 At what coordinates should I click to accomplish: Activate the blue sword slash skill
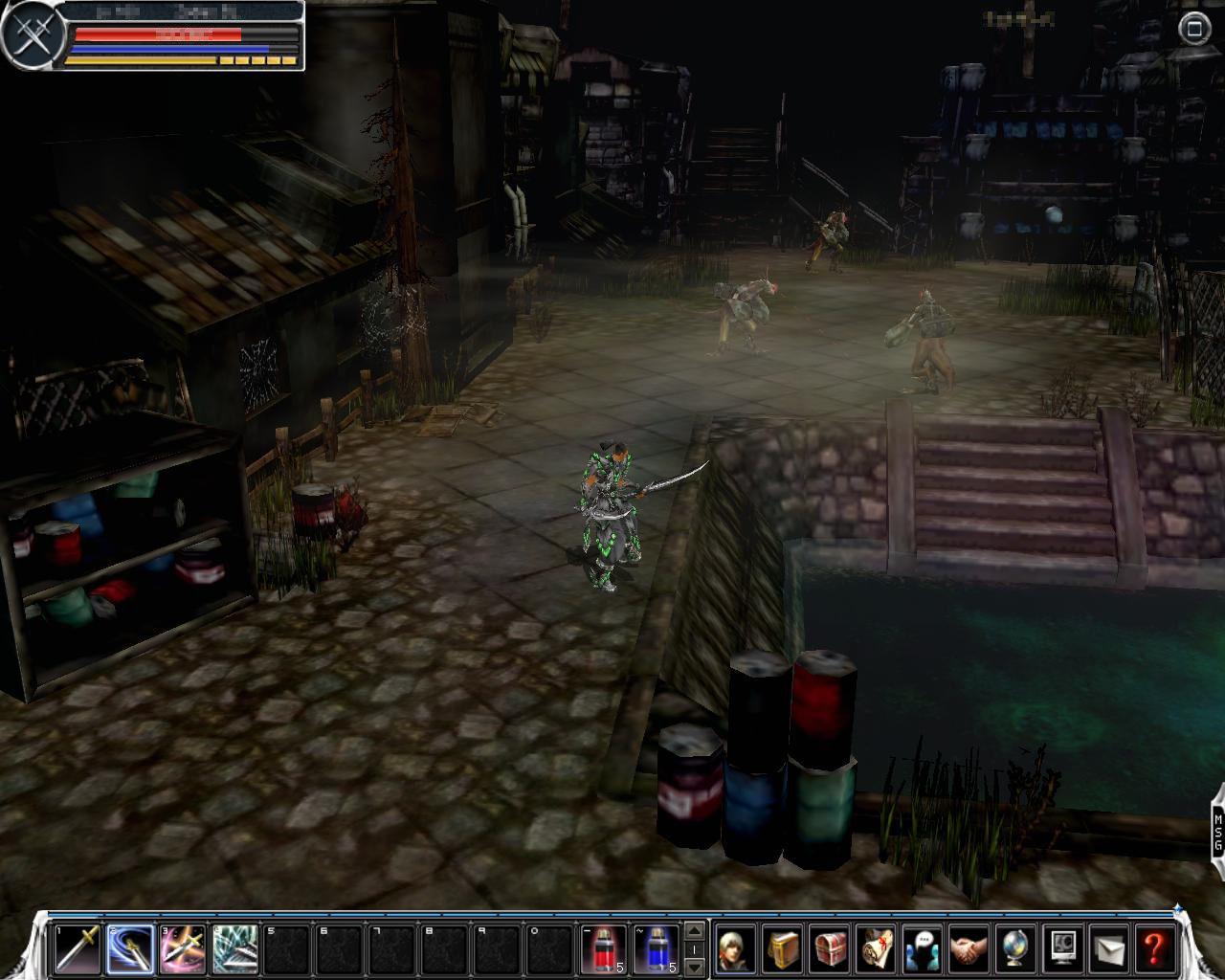[130, 948]
